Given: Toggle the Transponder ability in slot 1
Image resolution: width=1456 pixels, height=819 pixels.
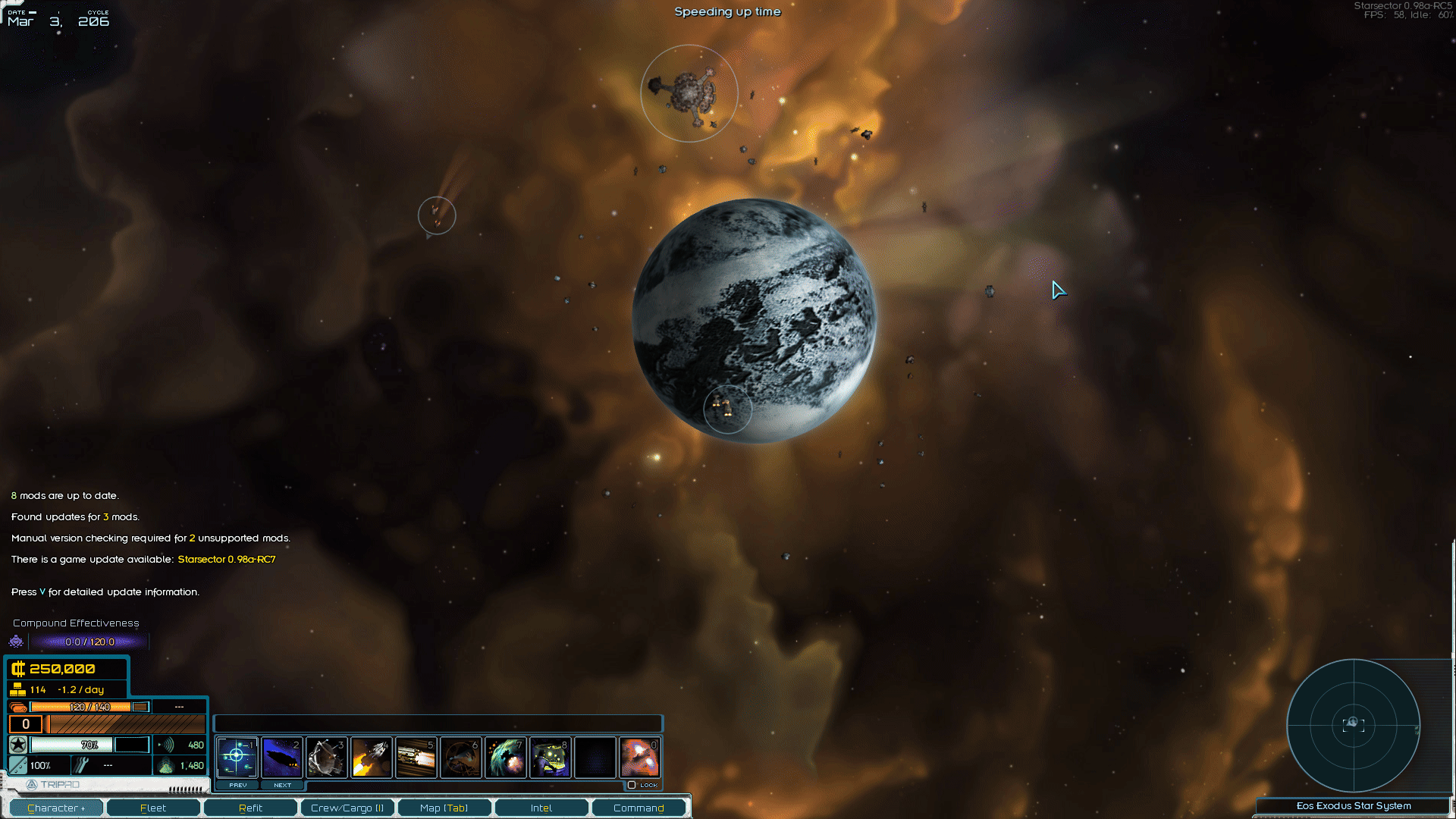Looking at the screenshot, I should pos(237,757).
